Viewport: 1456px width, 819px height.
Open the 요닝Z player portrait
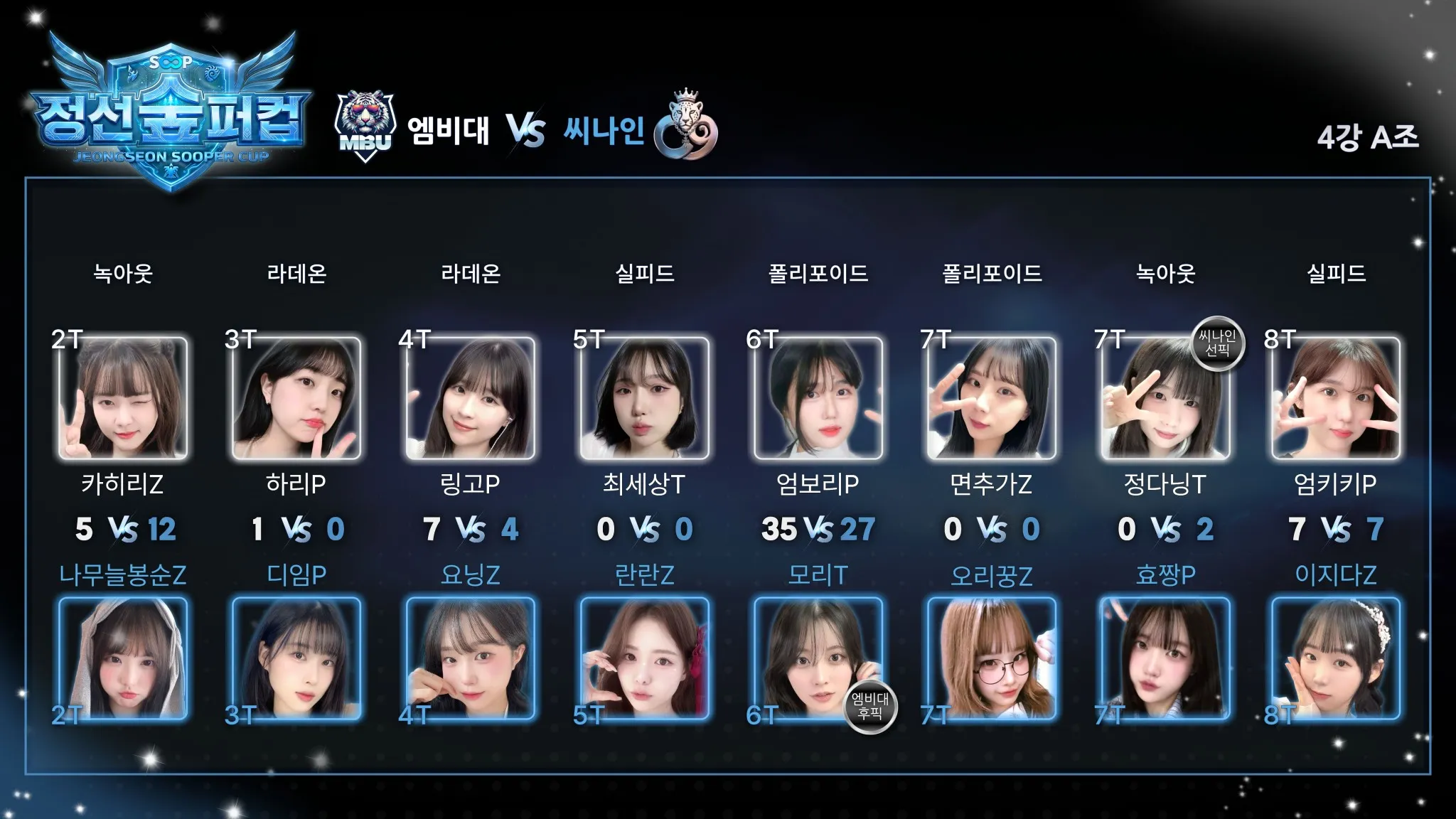pyautogui.click(x=470, y=658)
